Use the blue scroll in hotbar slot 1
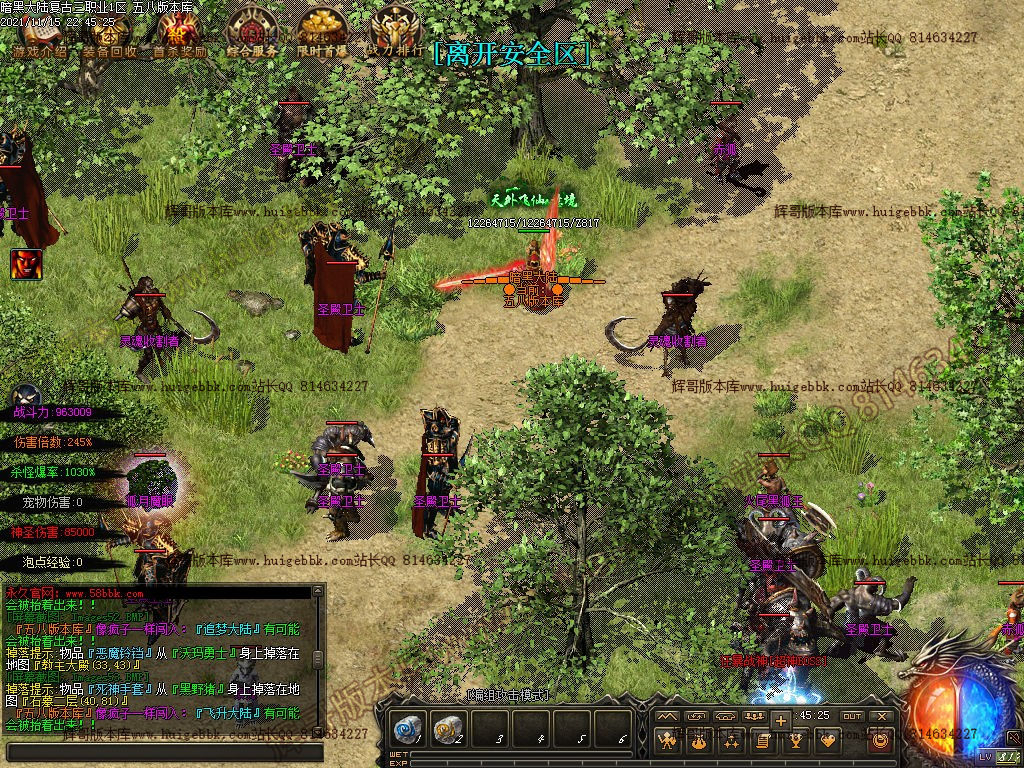 coord(408,729)
